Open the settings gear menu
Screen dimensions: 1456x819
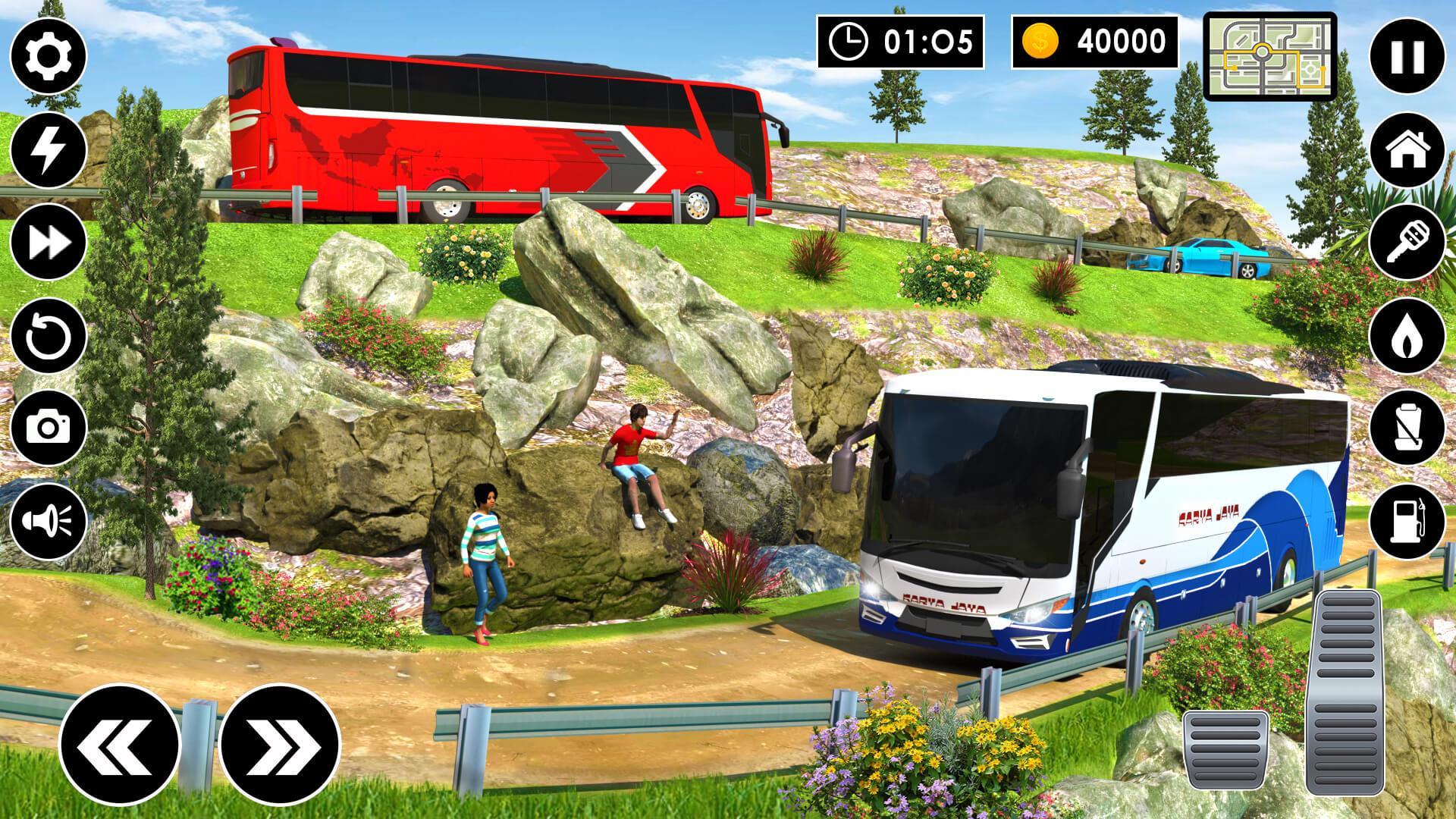49,56
